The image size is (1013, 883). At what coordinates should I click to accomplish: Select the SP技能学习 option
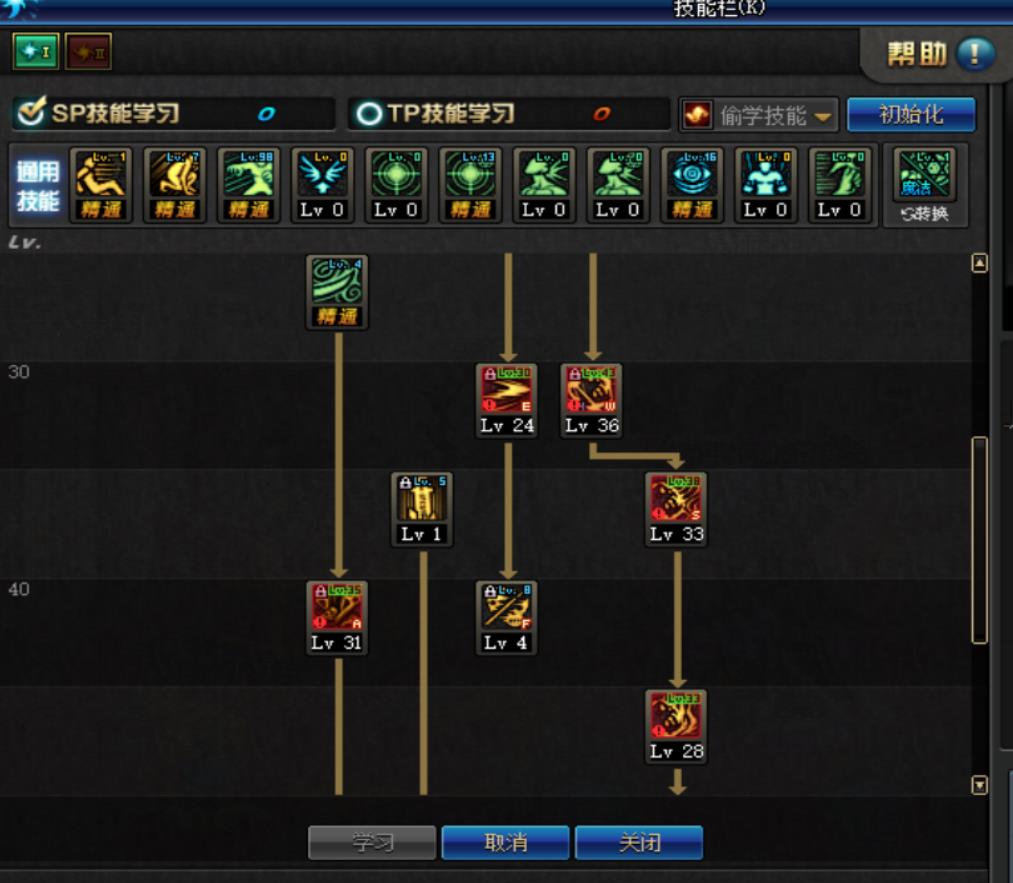tap(115, 114)
